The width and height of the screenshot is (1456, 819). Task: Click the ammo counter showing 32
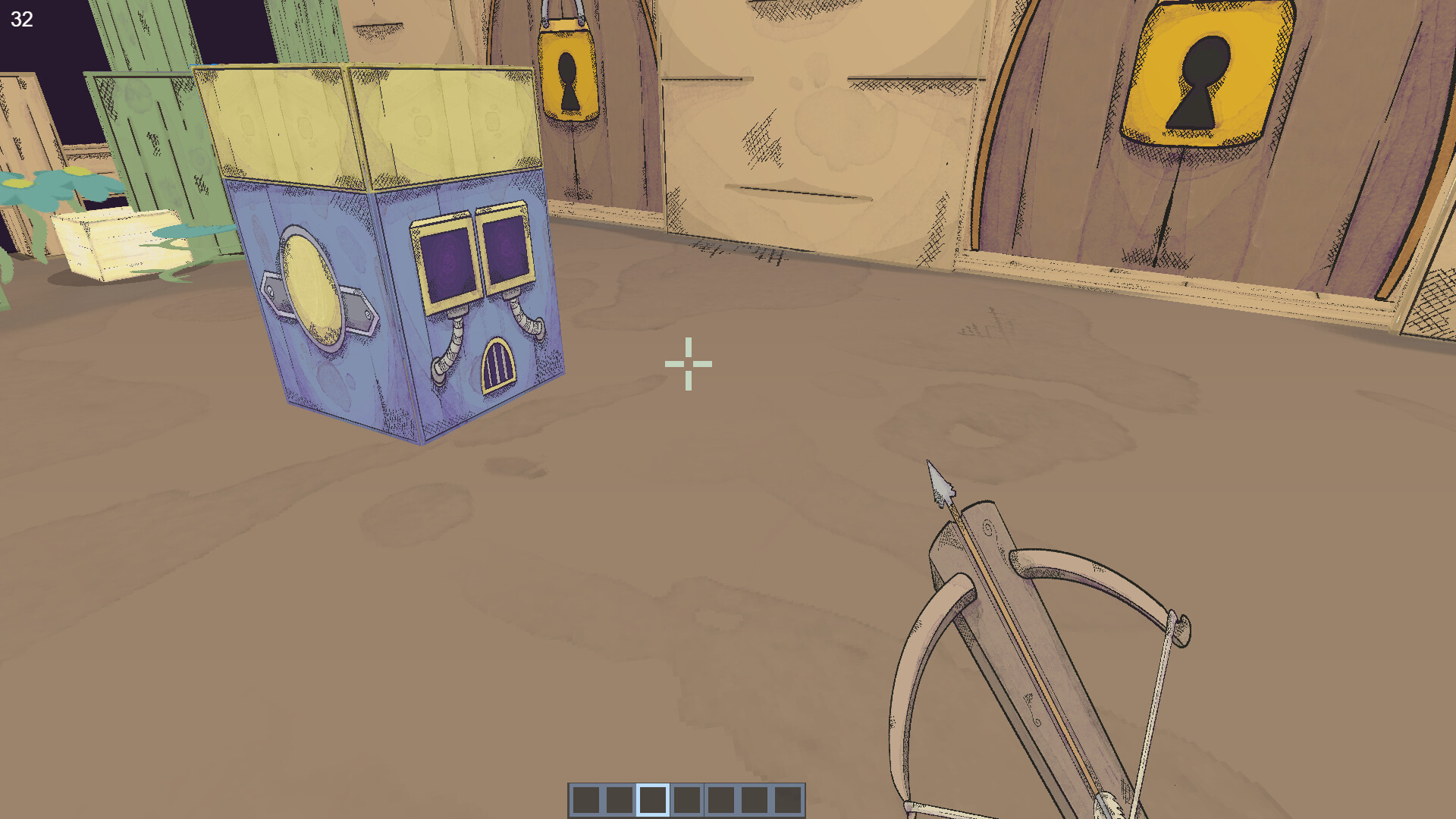(x=21, y=20)
